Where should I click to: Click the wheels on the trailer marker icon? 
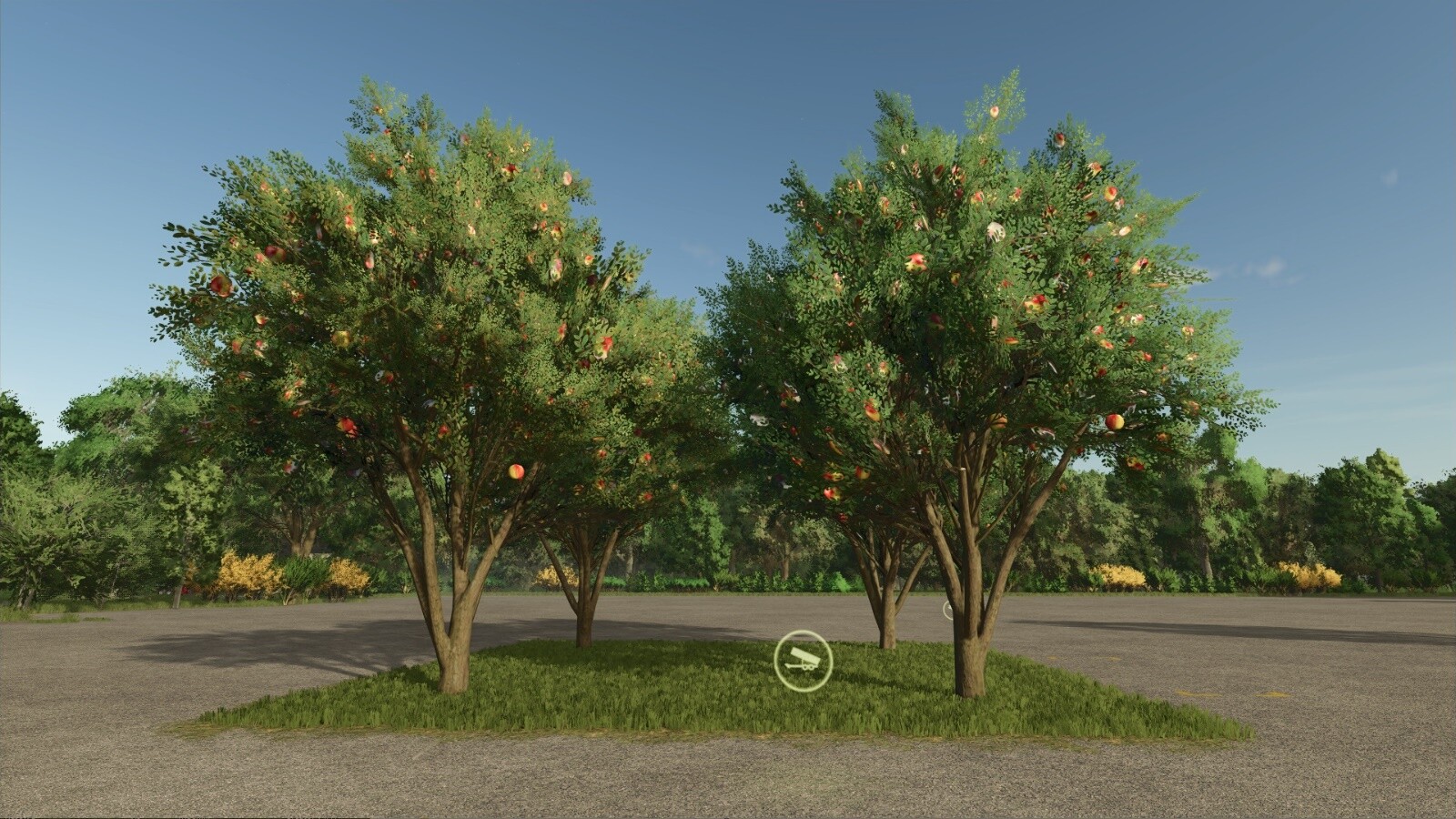806,669
